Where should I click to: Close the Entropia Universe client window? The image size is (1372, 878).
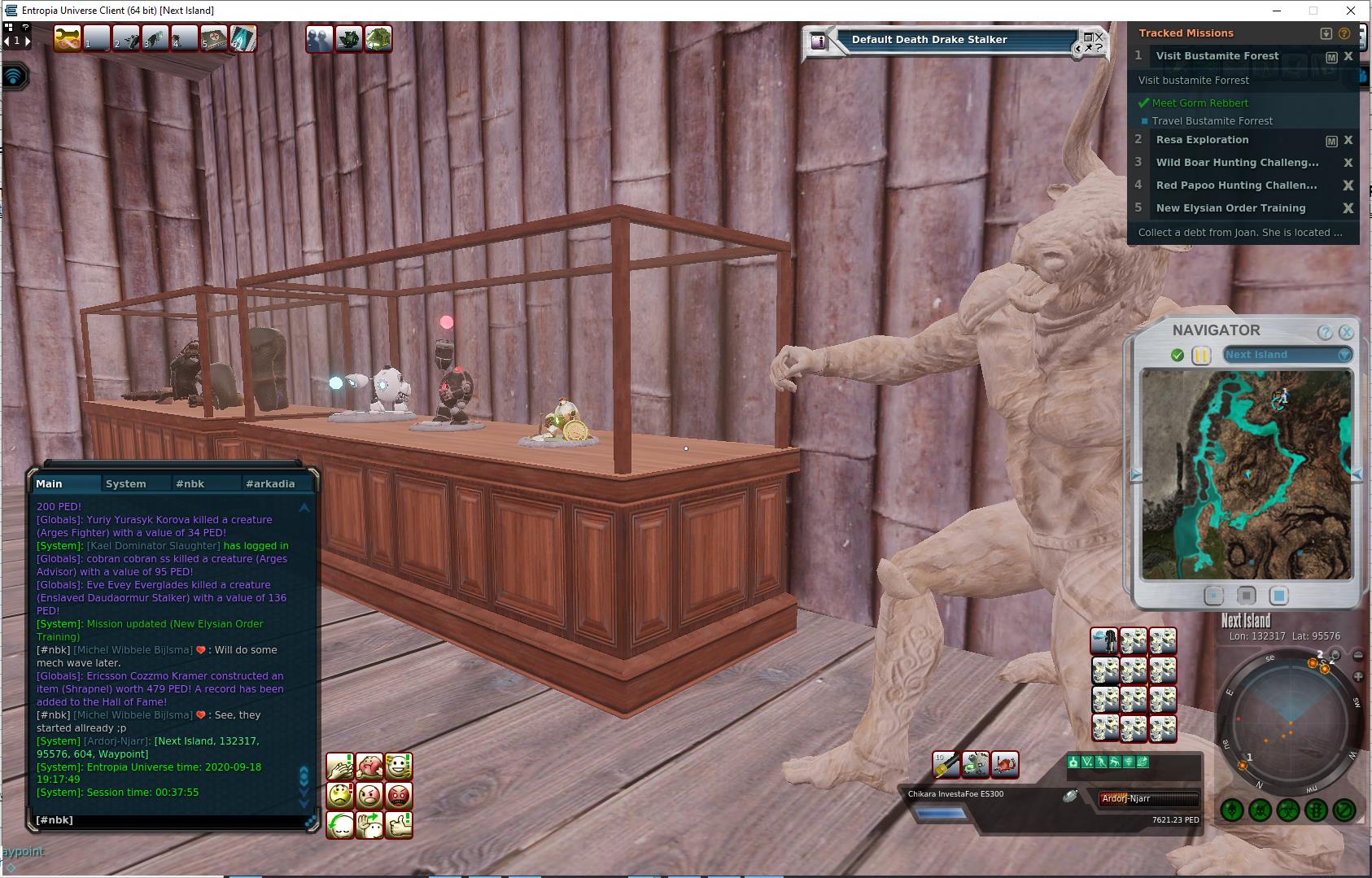coord(1352,11)
